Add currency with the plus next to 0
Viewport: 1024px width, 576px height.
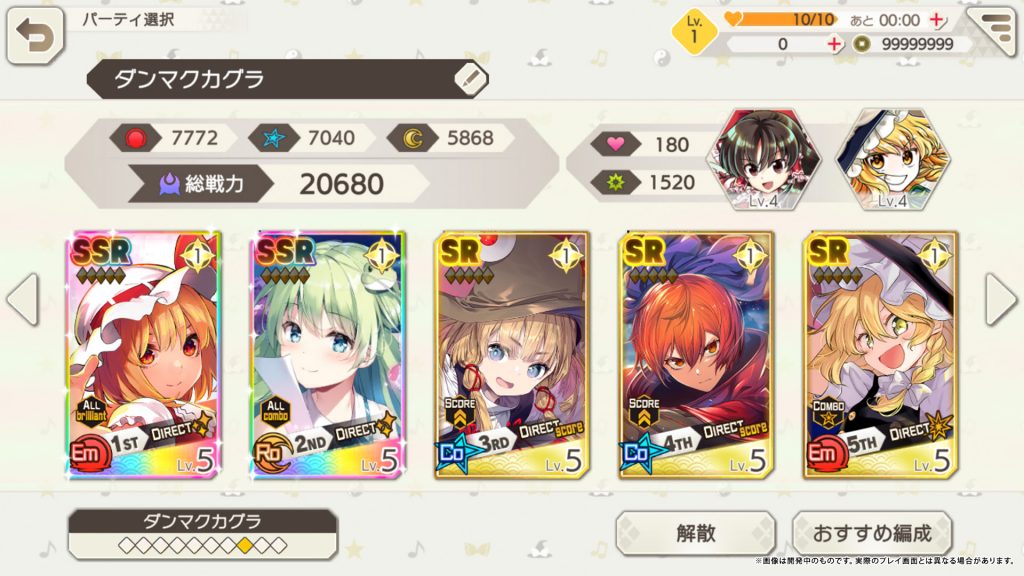coord(834,44)
